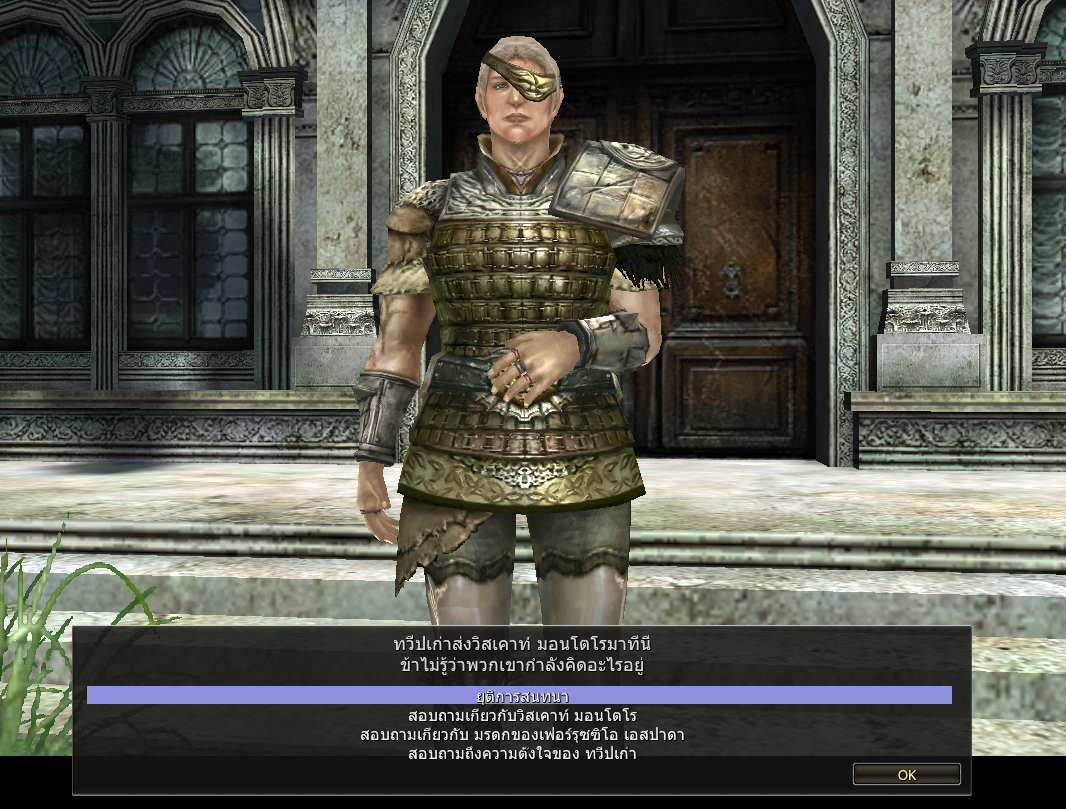Ask about Viscount Montoro (วิสเคาท์ มอนโตโร)
Screen dimensions: 1066x809
pos(522,716)
